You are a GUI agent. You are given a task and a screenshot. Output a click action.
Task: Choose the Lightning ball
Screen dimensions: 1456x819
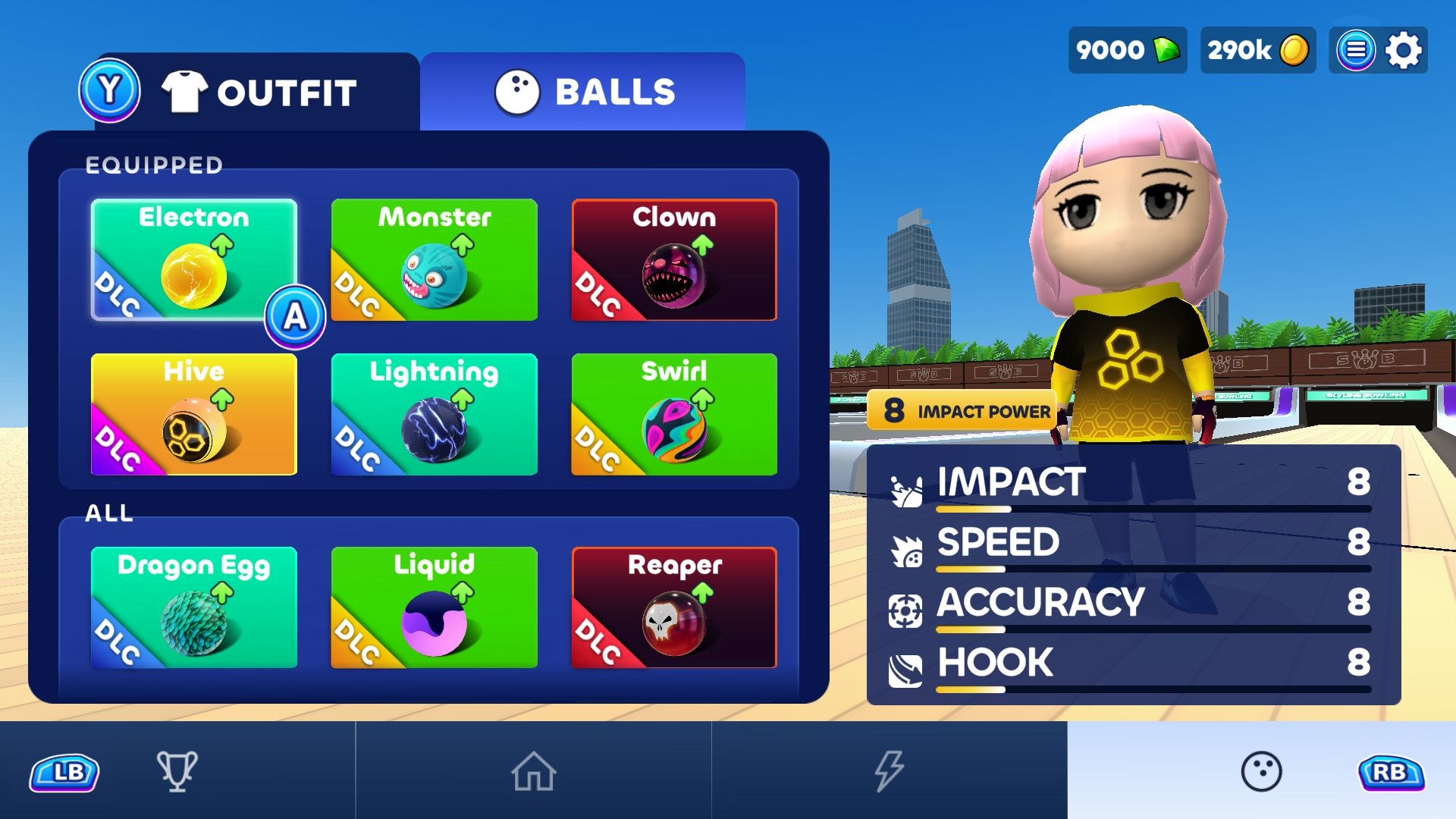434,414
